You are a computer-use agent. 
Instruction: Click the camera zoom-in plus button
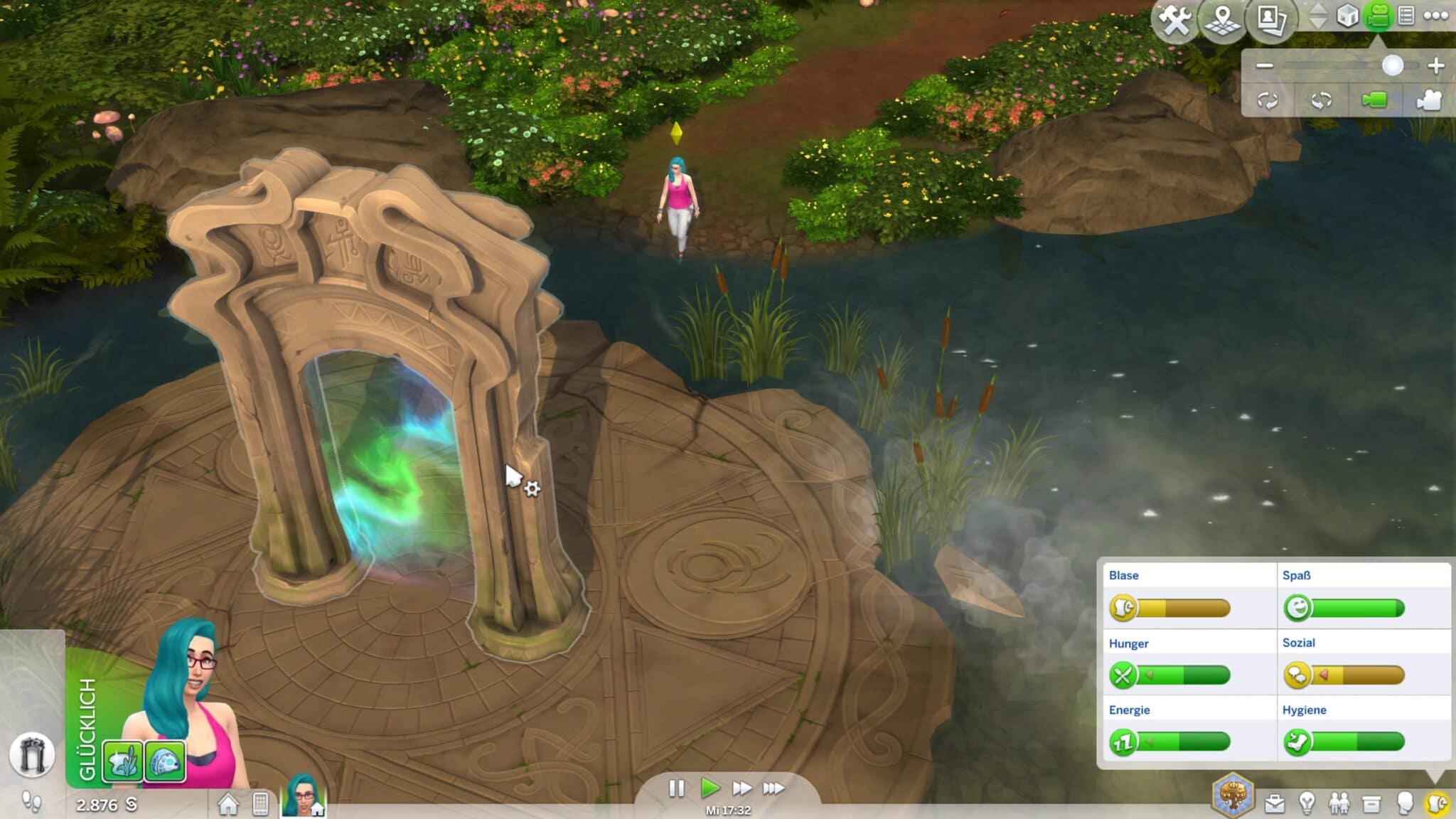tap(1435, 65)
